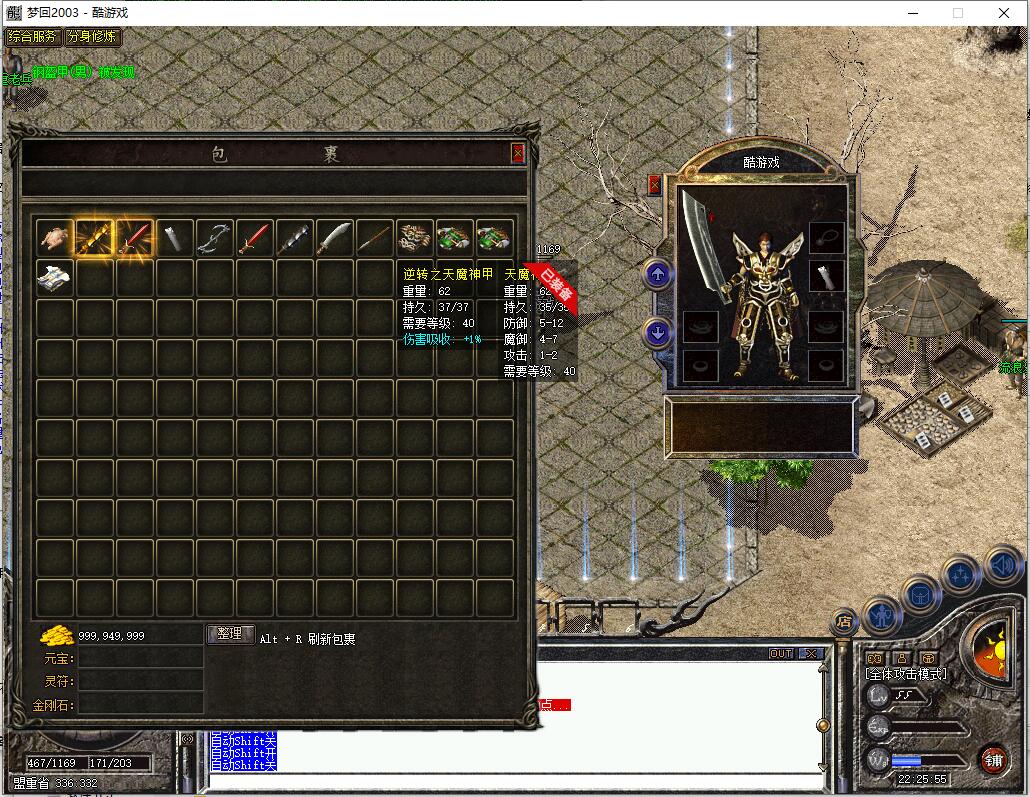Screen dimensions: 1030x797
Task: Select the silver bow item slot
Action: tap(214, 237)
